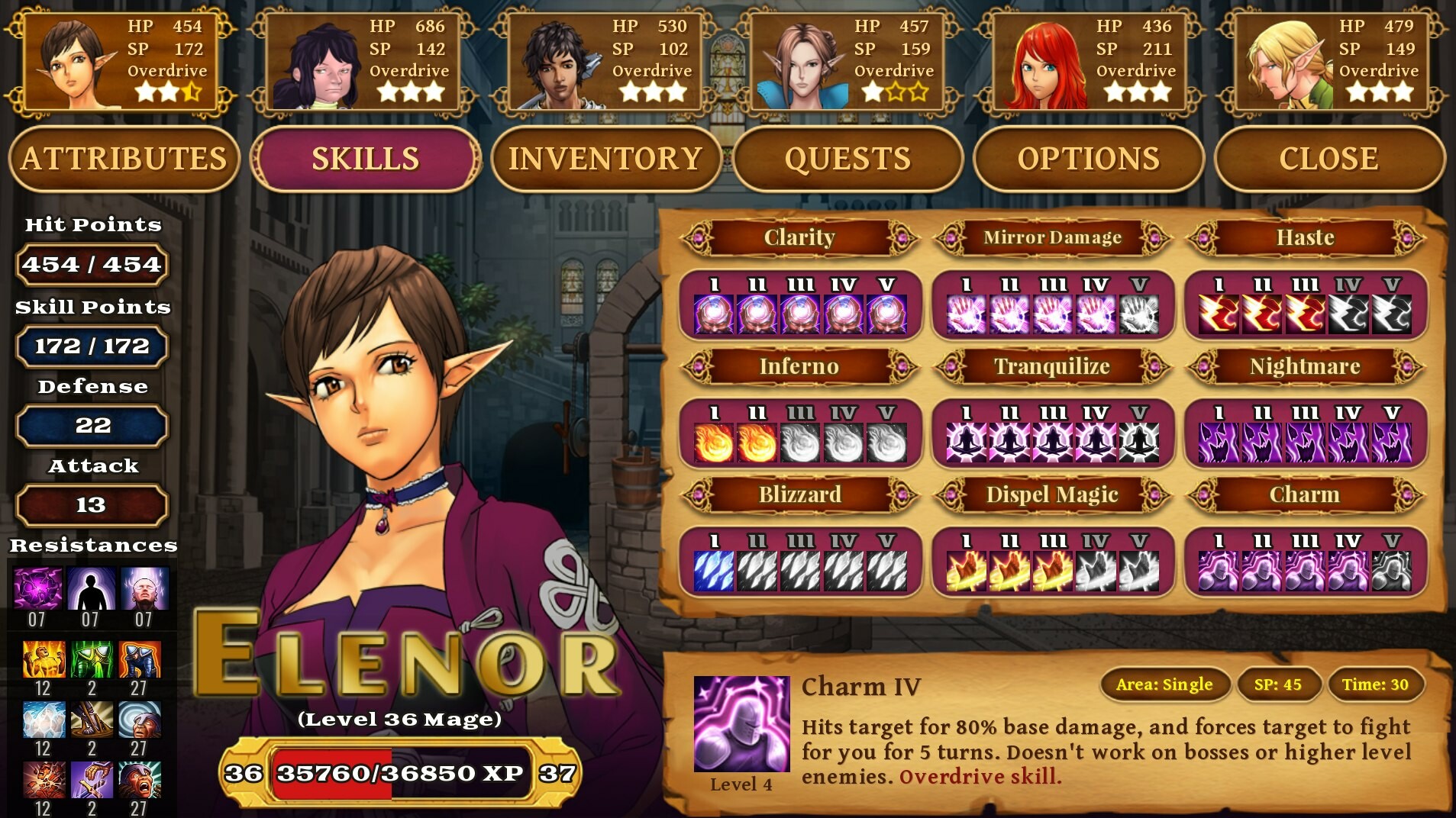Expand the Inferno skill header banner
1456x818 pixels.
coord(799,366)
